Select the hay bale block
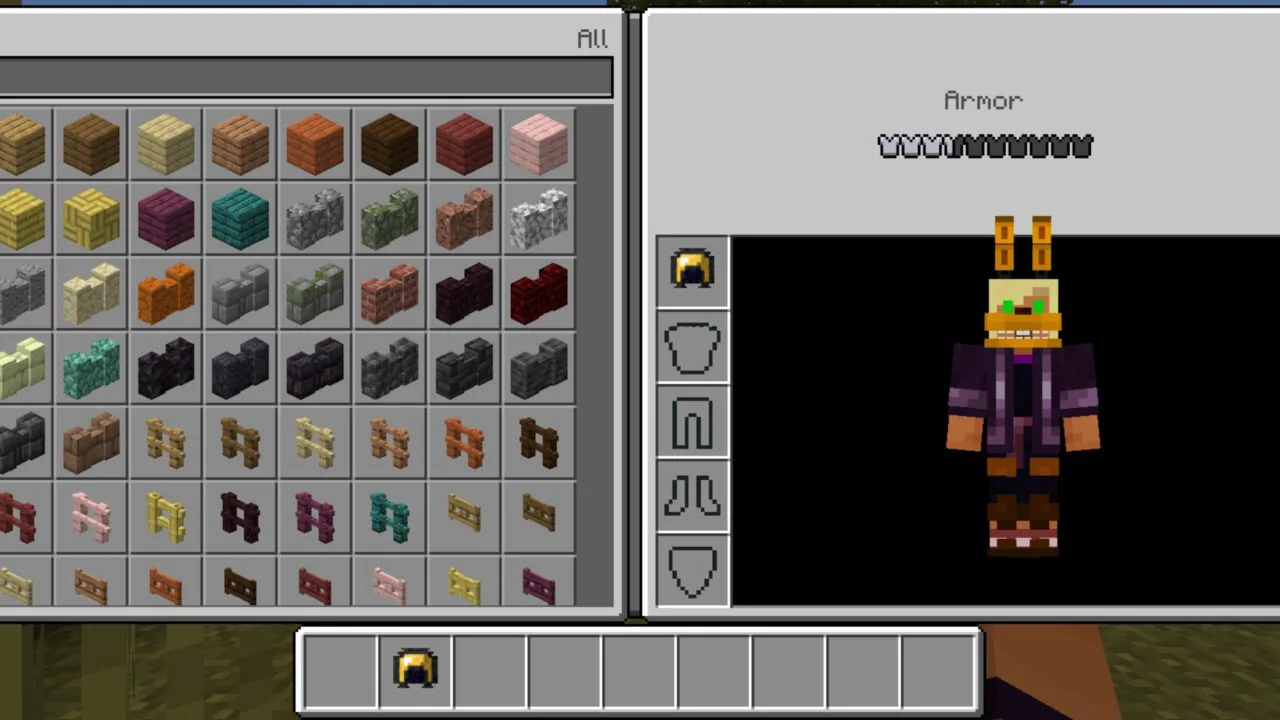 (25, 218)
